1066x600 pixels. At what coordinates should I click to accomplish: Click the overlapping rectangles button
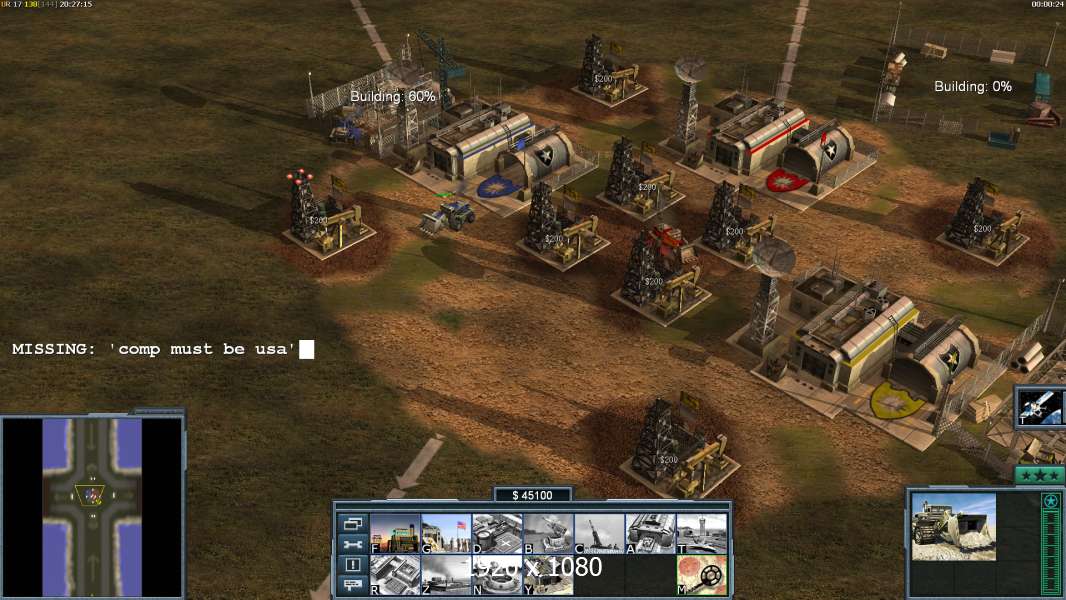coord(352,523)
